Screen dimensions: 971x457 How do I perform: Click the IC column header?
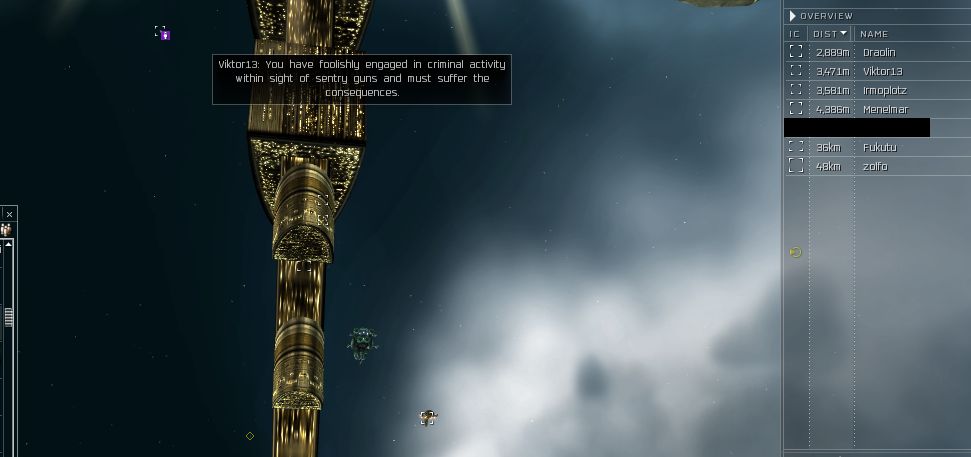click(x=795, y=34)
